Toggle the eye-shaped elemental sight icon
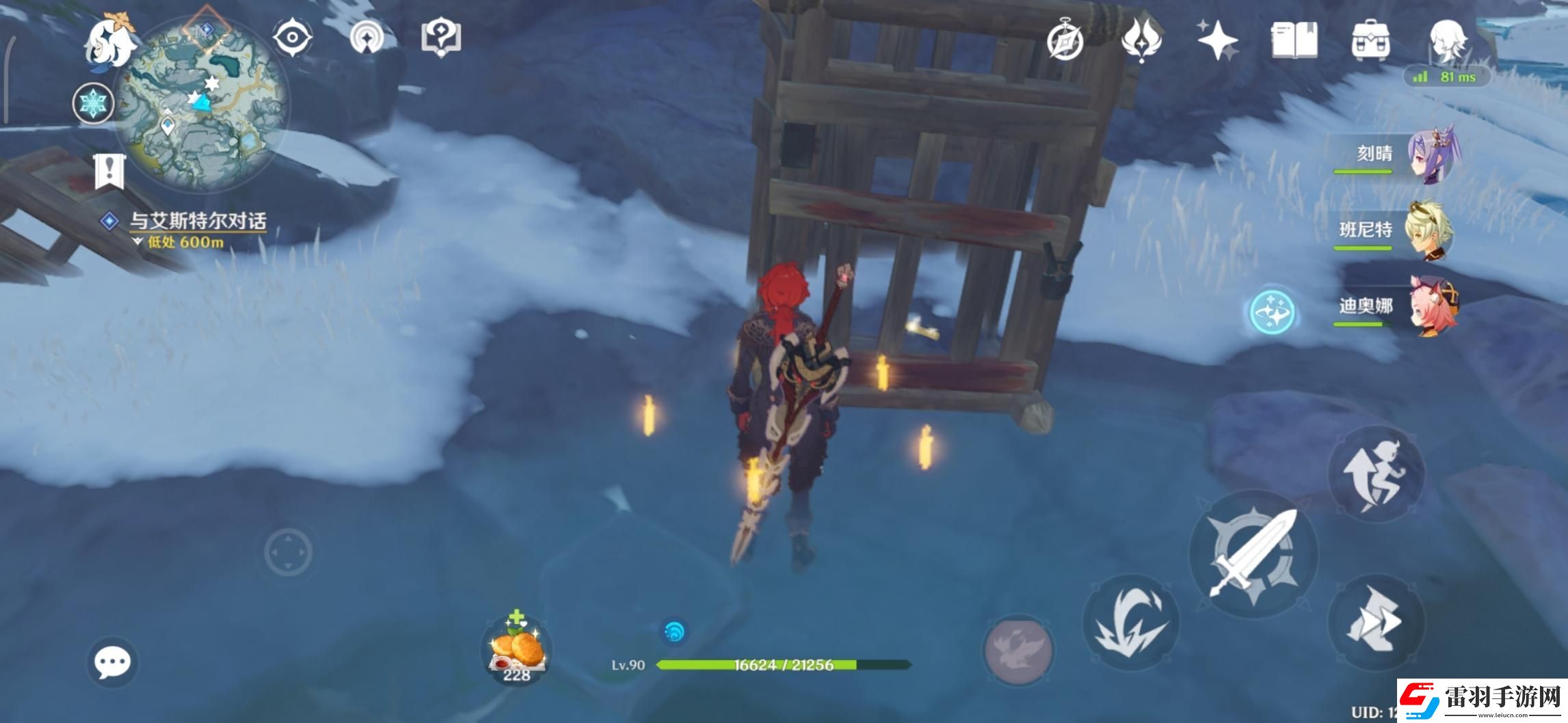 coord(292,36)
